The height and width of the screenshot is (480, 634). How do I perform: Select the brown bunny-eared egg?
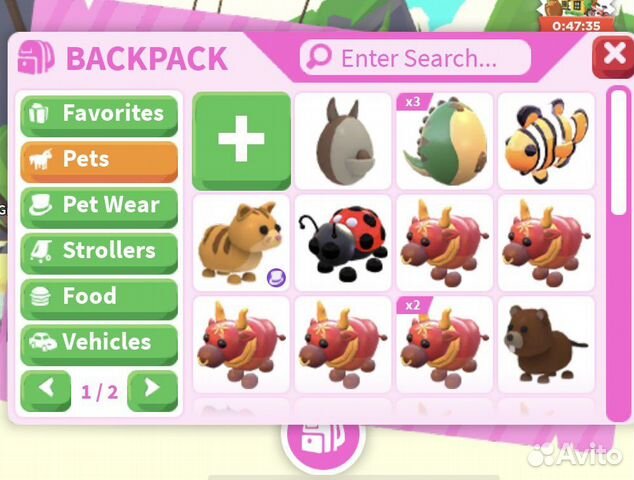click(x=343, y=141)
